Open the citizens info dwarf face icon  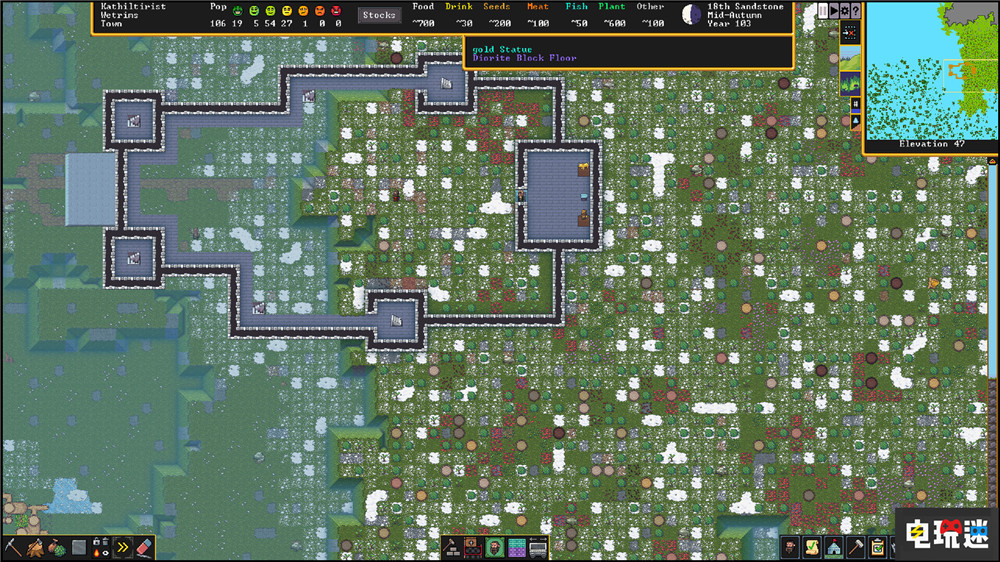[790, 547]
